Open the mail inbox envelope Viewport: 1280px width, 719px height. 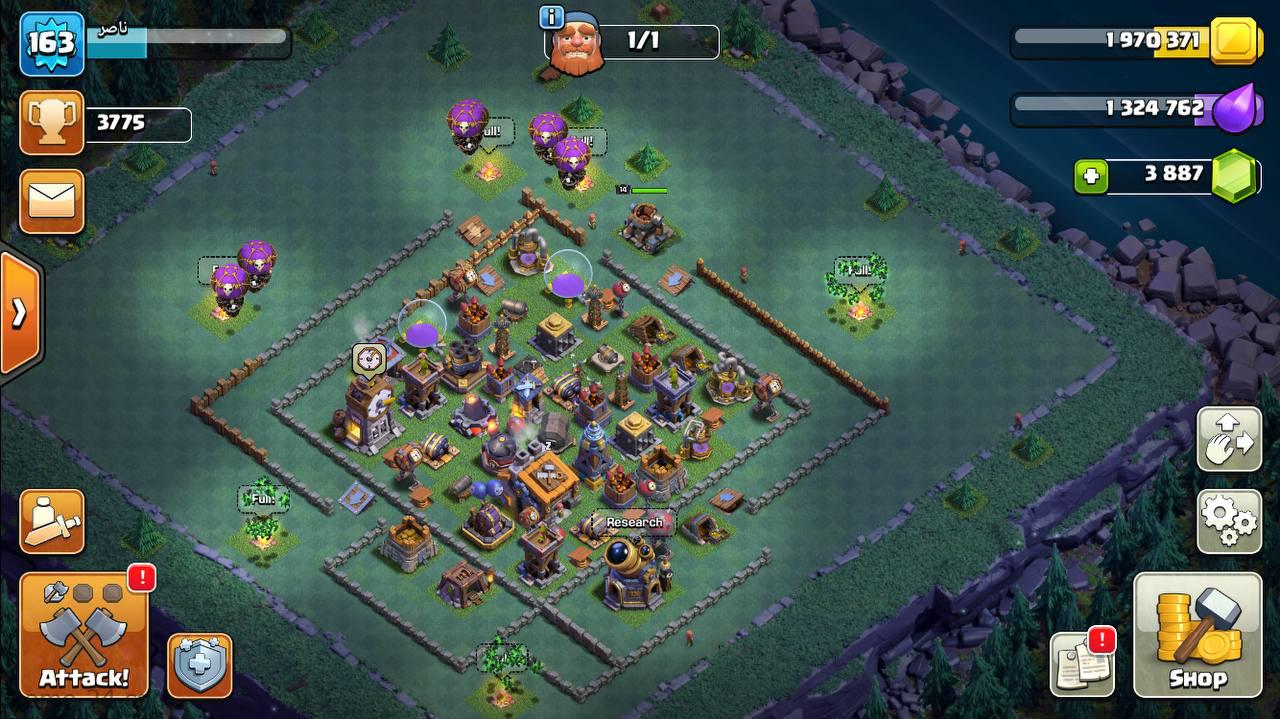pos(51,201)
